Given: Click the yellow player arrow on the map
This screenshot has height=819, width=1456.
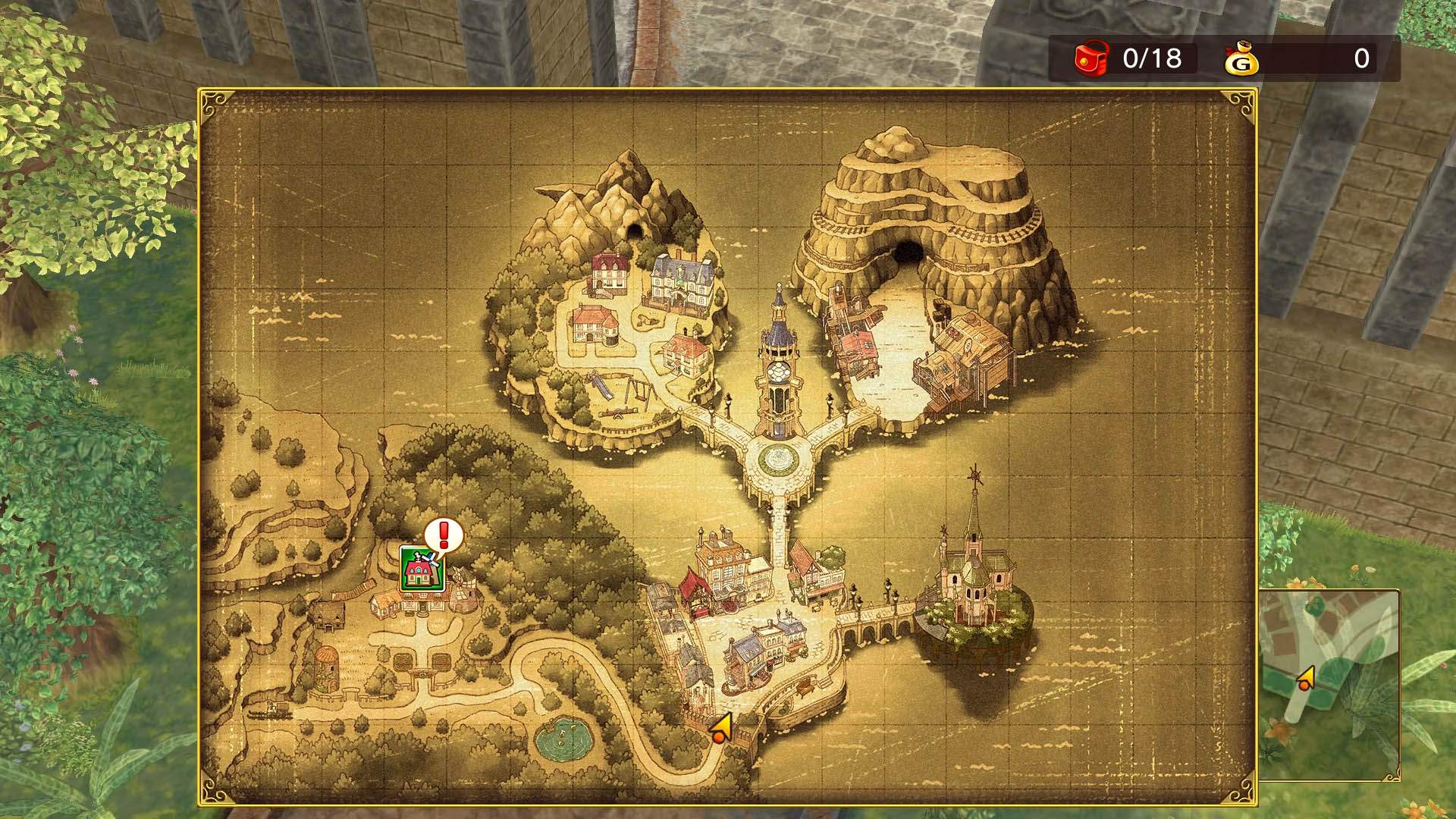Looking at the screenshot, I should (721, 728).
